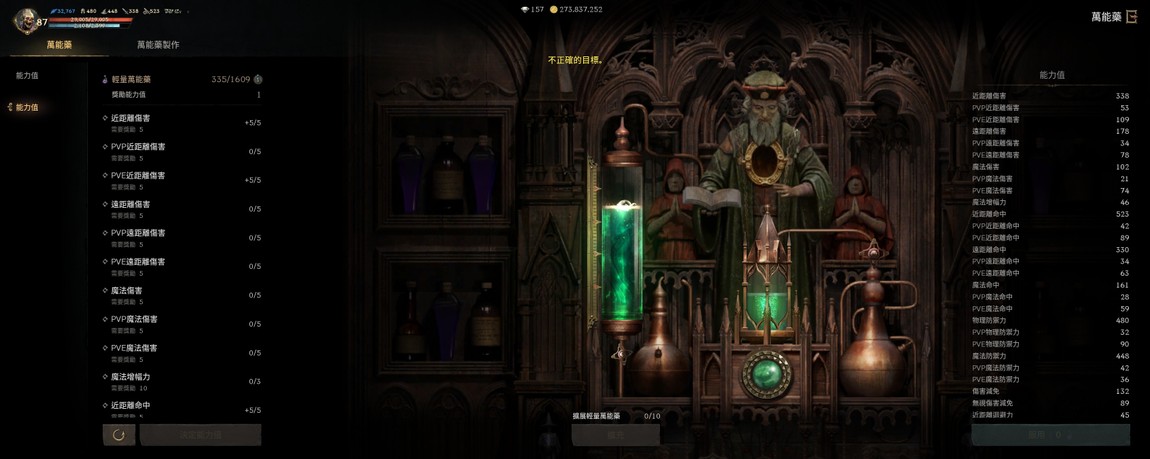Choose the PVP近距離傷害 stat row
Image resolution: width=1150 pixels, height=459 pixels.
pyautogui.click(x=181, y=152)
